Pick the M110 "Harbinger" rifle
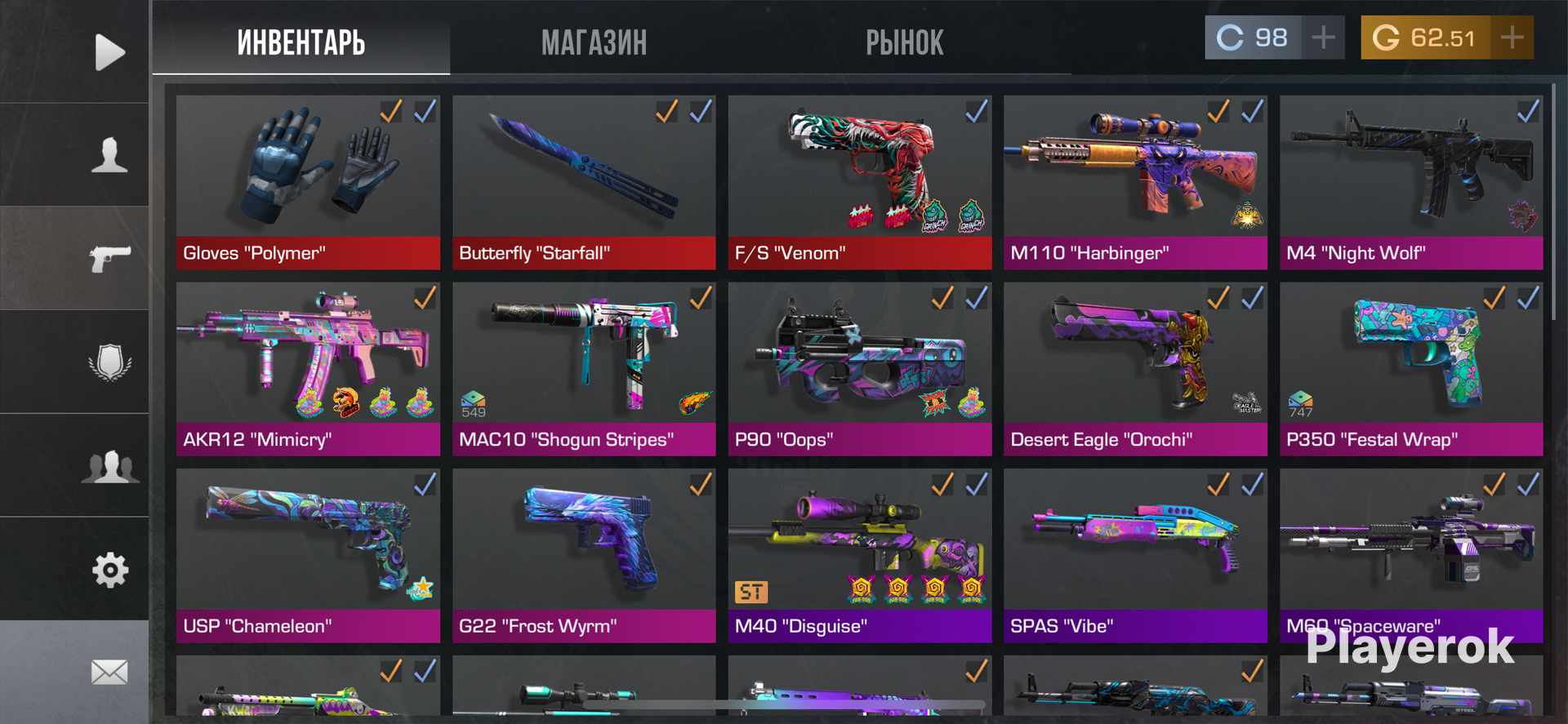The height and width of the screenshot is (724, 1568). tap(1135, 181)
